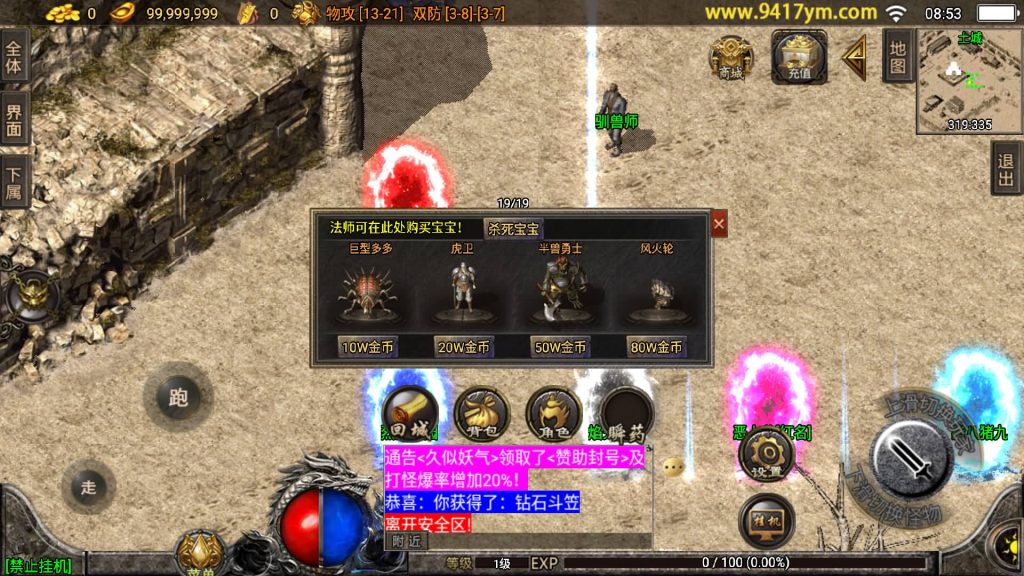Screen dimensions: 1024x576
Task: Buy the 巨型多多 pet for 10W金币
Action: coord(369,347)
